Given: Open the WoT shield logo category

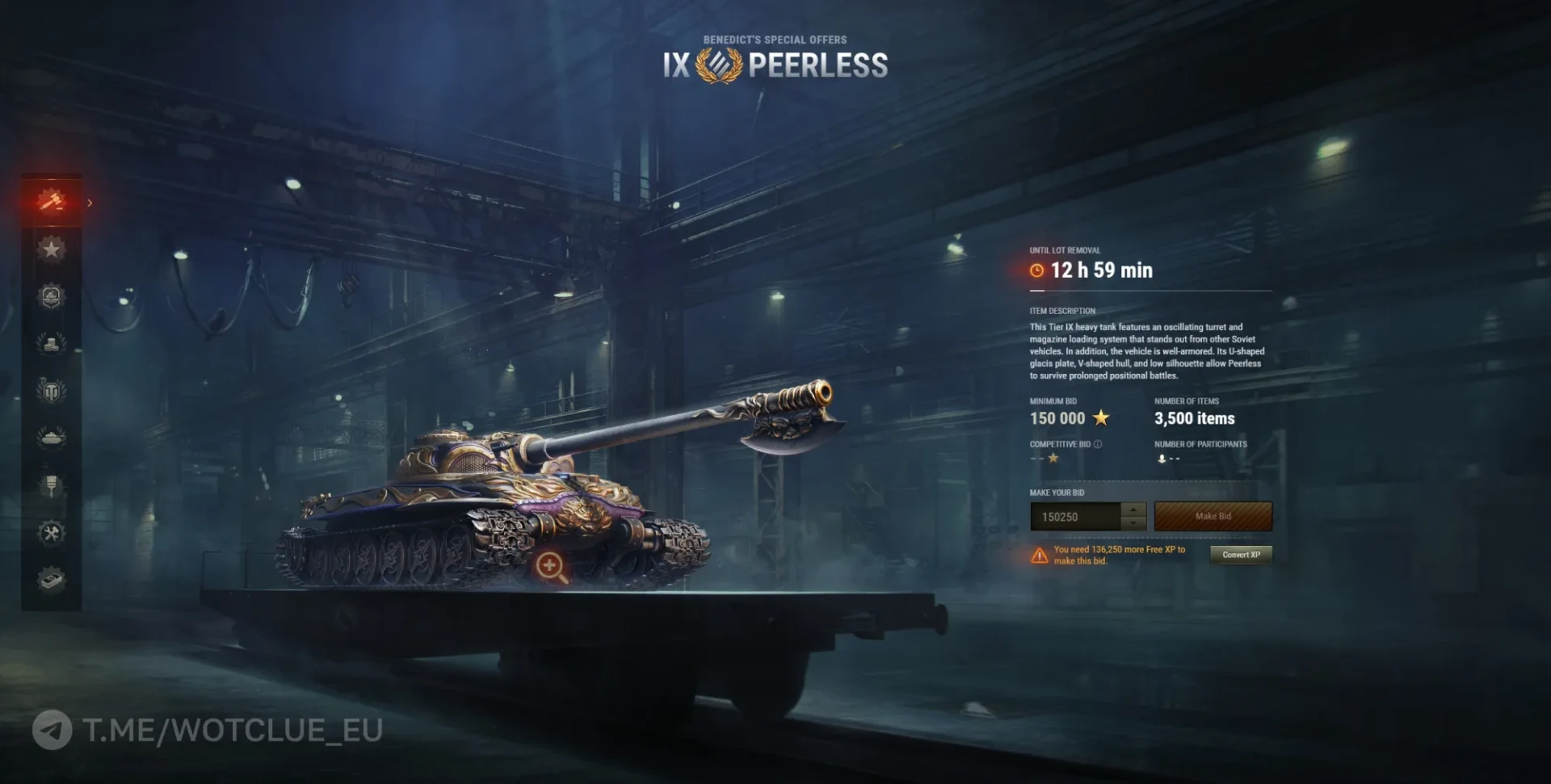Looking at the screenshot, I should pyautogui.click(x=51, y=391).
